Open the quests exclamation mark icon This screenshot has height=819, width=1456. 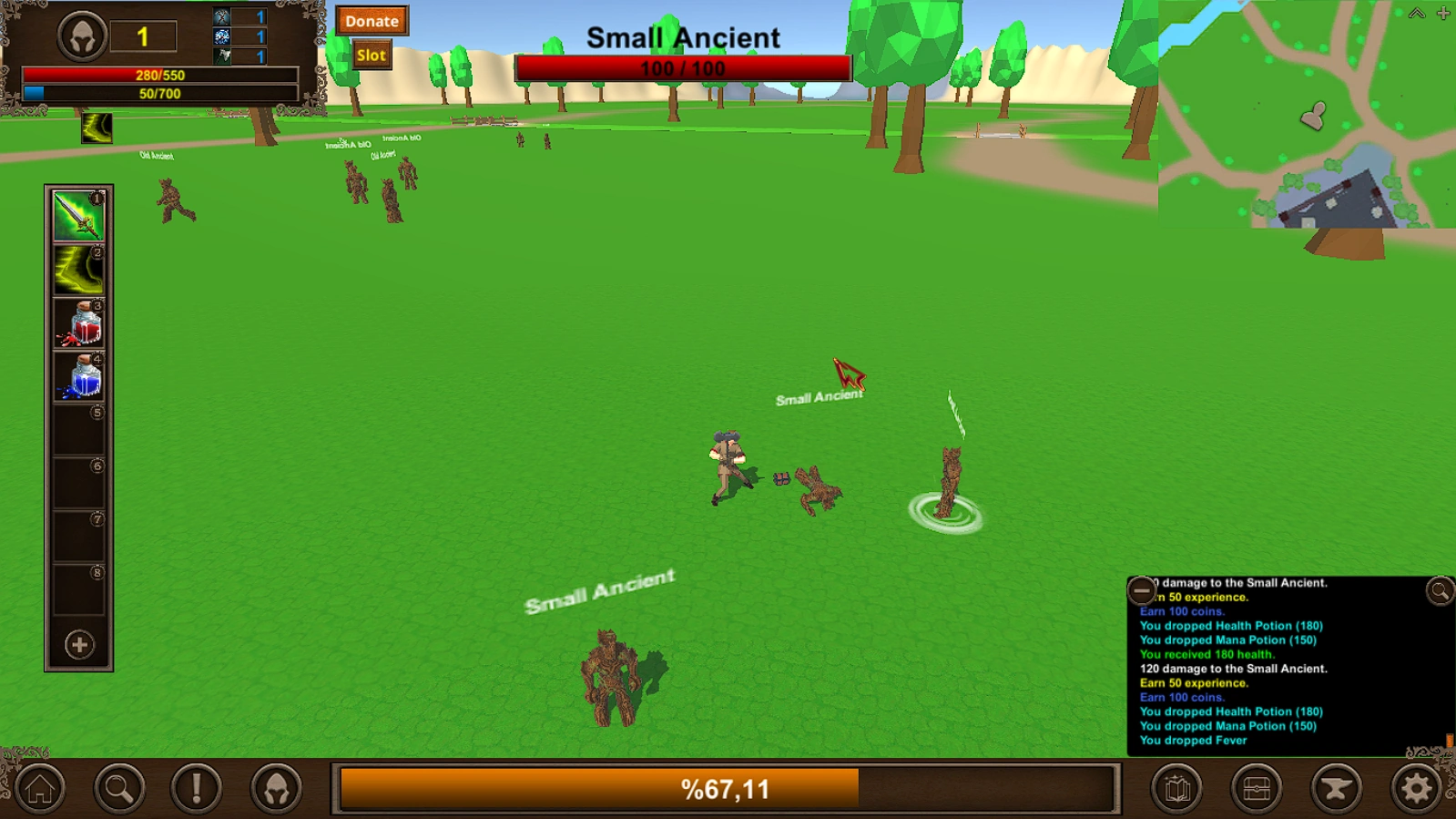coord(195,789)
